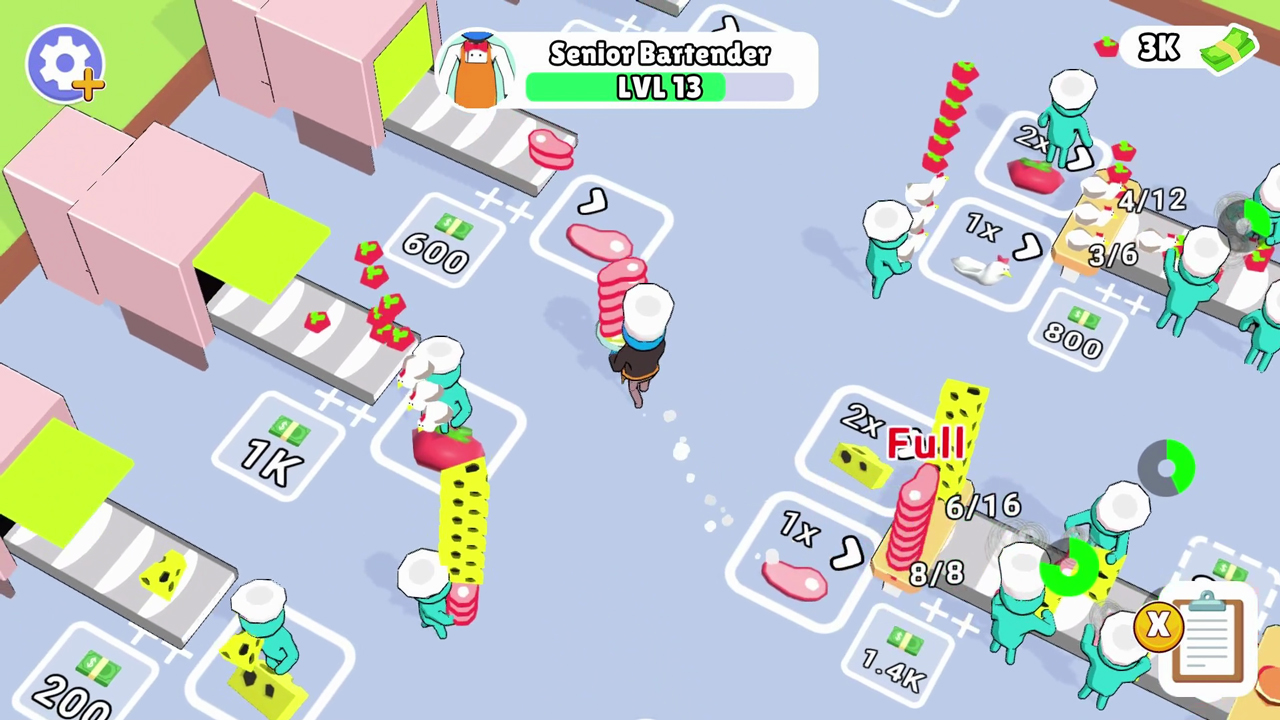Click the 6/16 meat stack counter
The height and width of the screenshot is (720, 1280).
(983, 507)
